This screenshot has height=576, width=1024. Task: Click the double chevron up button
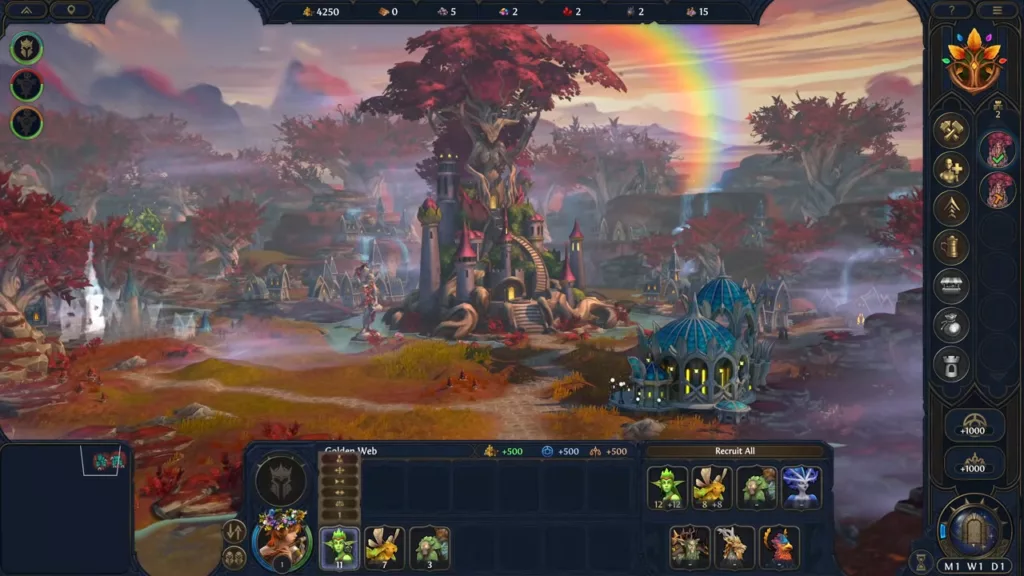coord(27,10)
